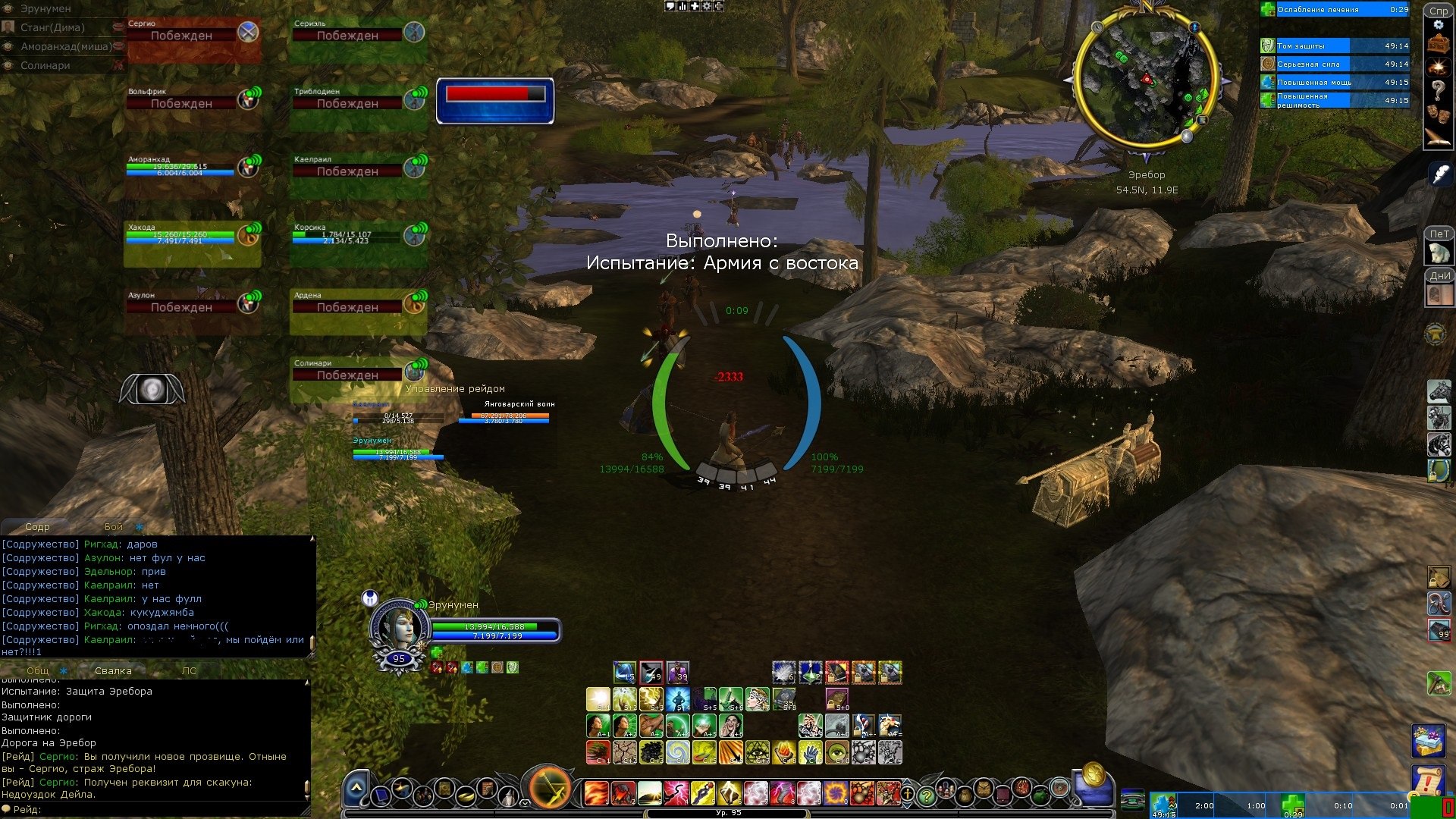
Task: Open the LOTRO store gold coin button
Action: point(1093,773)
